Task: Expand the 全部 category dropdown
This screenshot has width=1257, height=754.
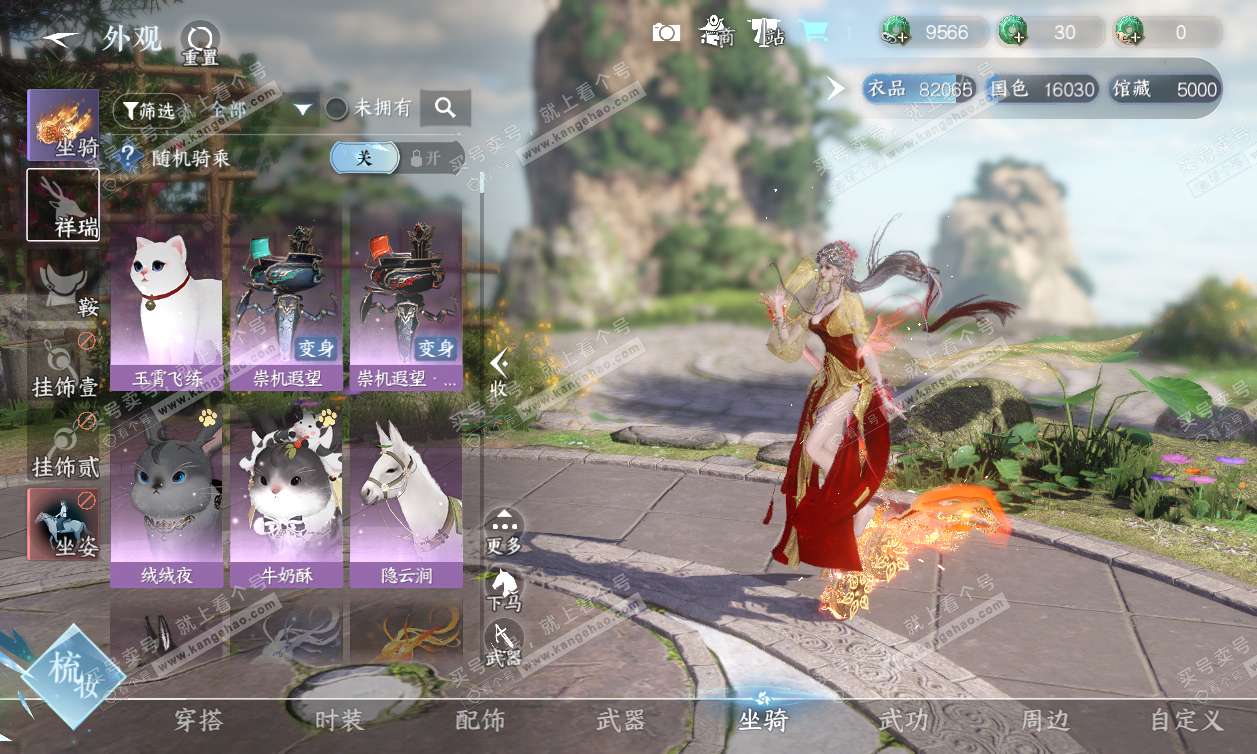Action: pyautogui.click(x=304, y=108)
